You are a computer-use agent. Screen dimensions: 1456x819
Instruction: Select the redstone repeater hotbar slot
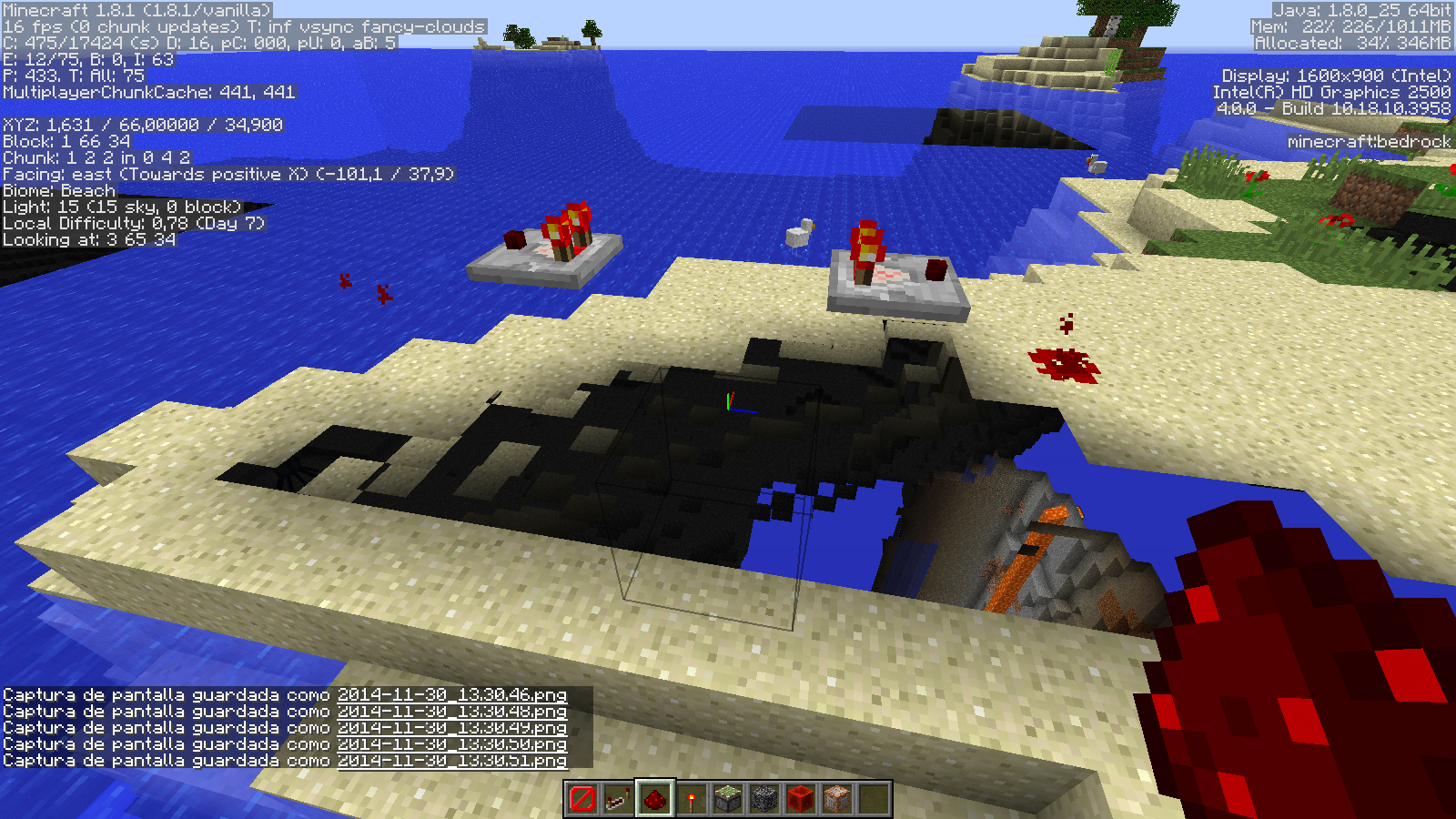(619, 799)
